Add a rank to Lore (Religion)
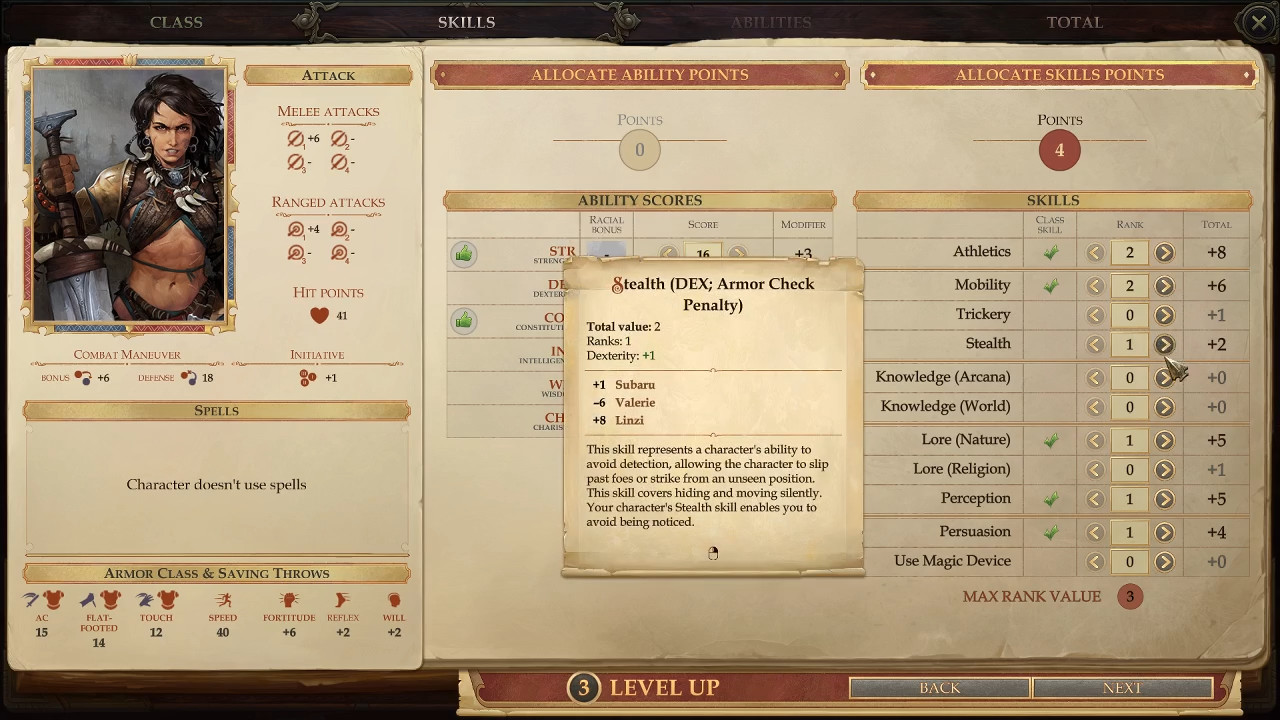 tap(1164, 469)
